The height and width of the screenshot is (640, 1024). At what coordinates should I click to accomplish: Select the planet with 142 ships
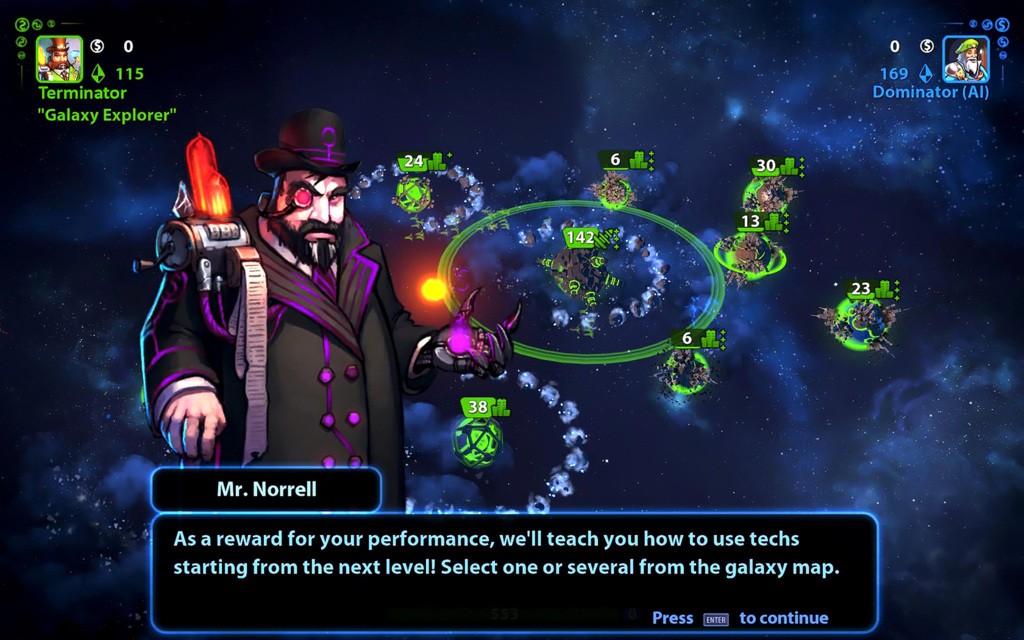[x=578, y=272]
